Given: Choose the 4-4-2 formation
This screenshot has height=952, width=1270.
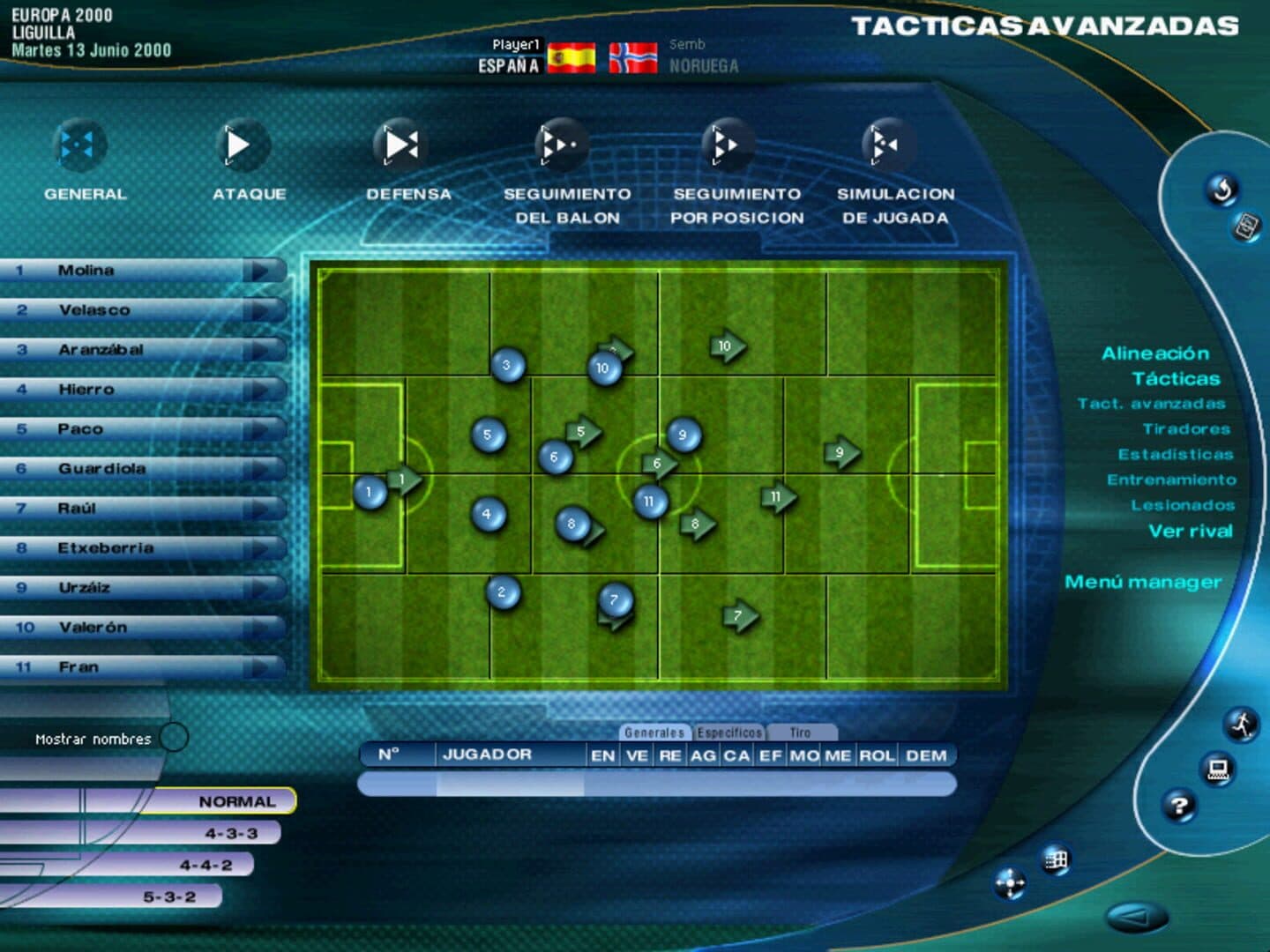Looking at the screenshot, I should [205, 865].
